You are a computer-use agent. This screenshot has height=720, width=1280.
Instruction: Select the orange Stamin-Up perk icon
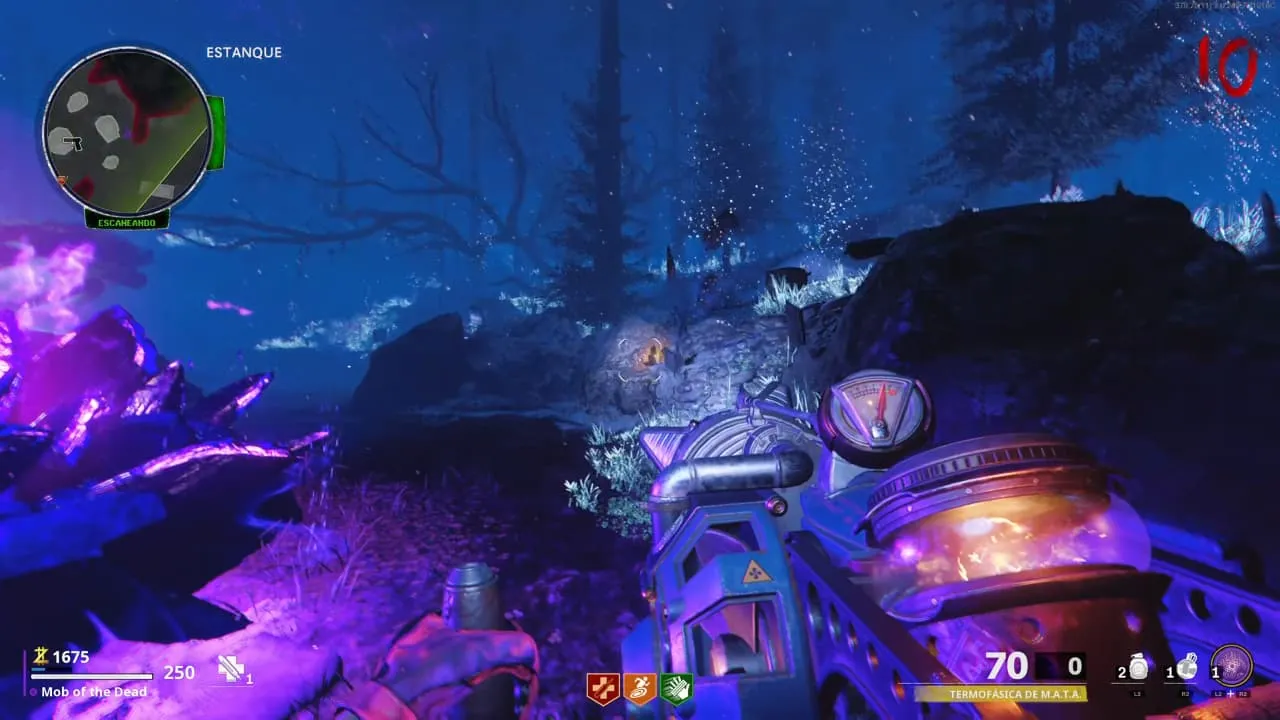point(640,689)
